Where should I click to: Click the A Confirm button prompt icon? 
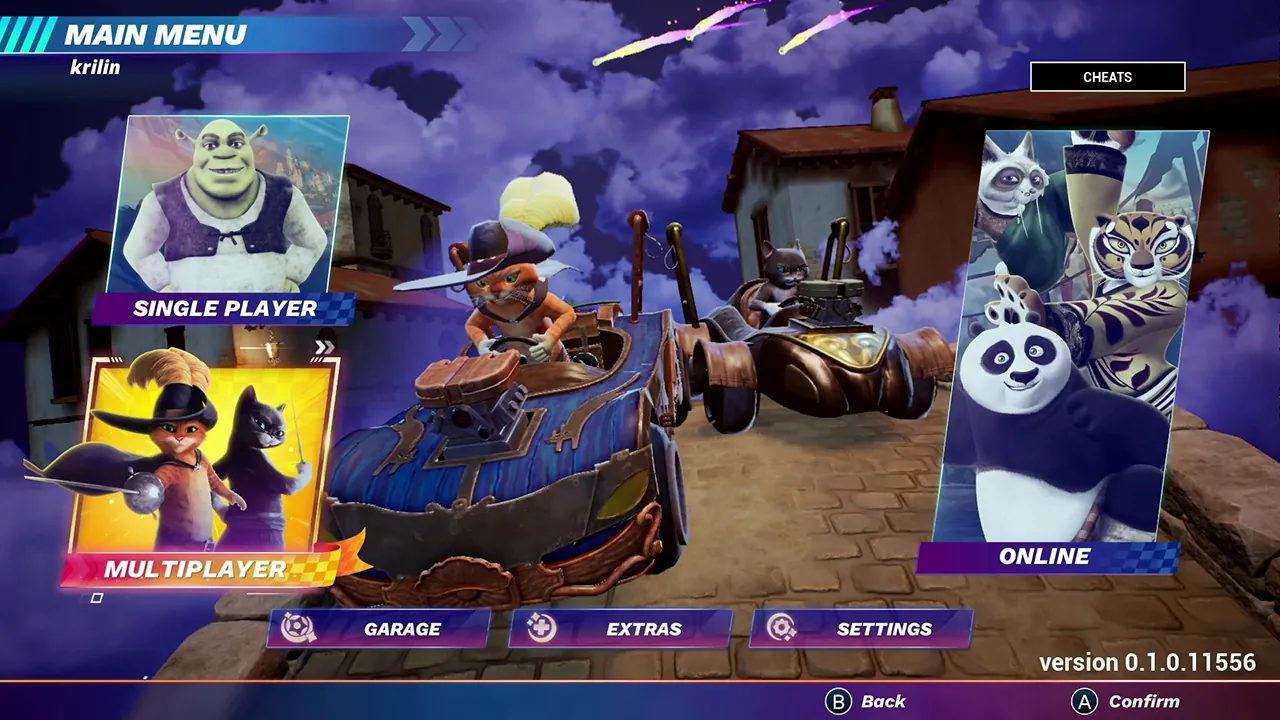[1083, 701]
